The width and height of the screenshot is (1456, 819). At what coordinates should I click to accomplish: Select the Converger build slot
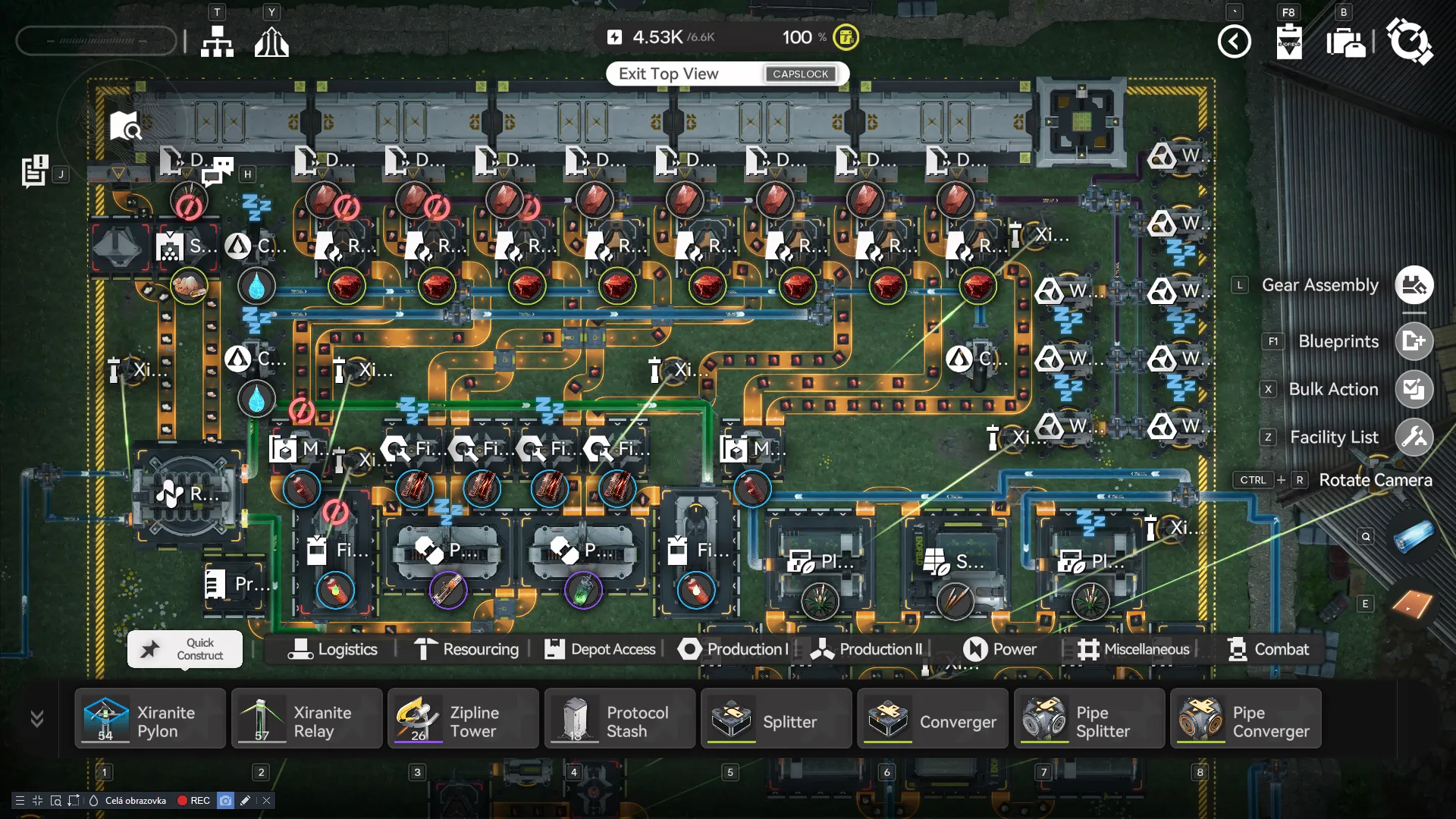coord(933,719)
